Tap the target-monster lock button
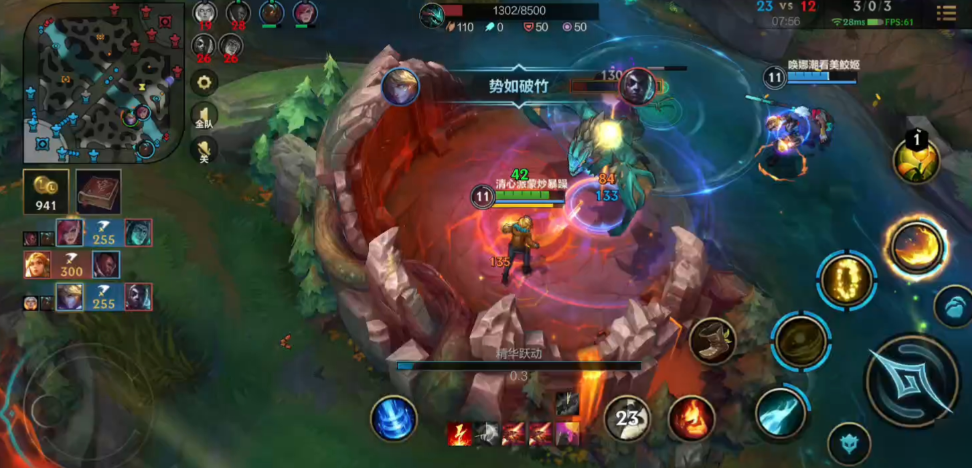The width and height of the screenshot is (972, 468). 849,443
